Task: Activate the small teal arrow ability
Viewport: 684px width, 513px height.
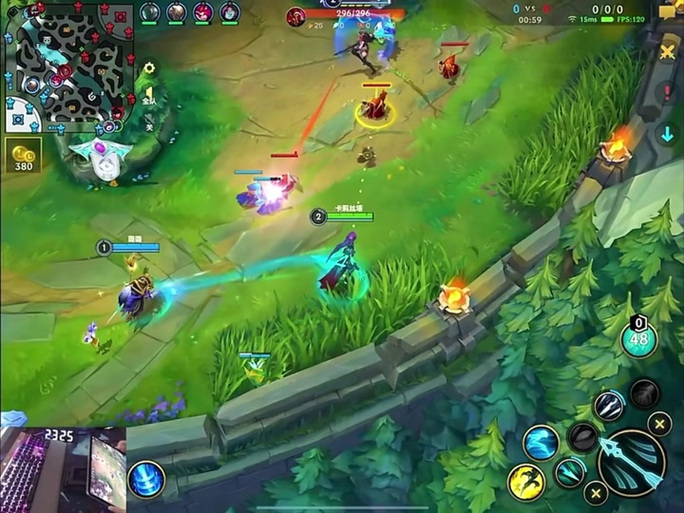Action: 570,471
